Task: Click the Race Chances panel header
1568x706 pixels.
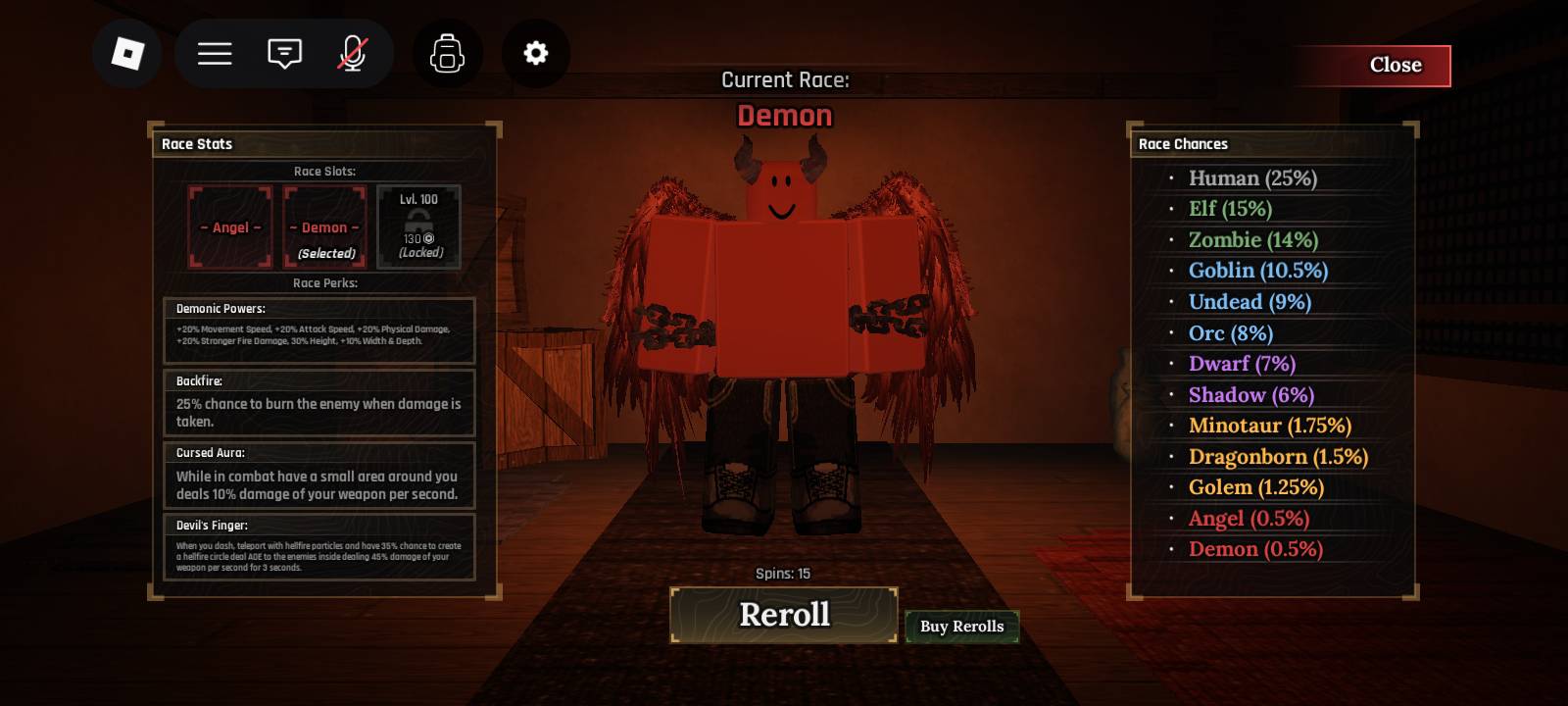Action: 1183,143
